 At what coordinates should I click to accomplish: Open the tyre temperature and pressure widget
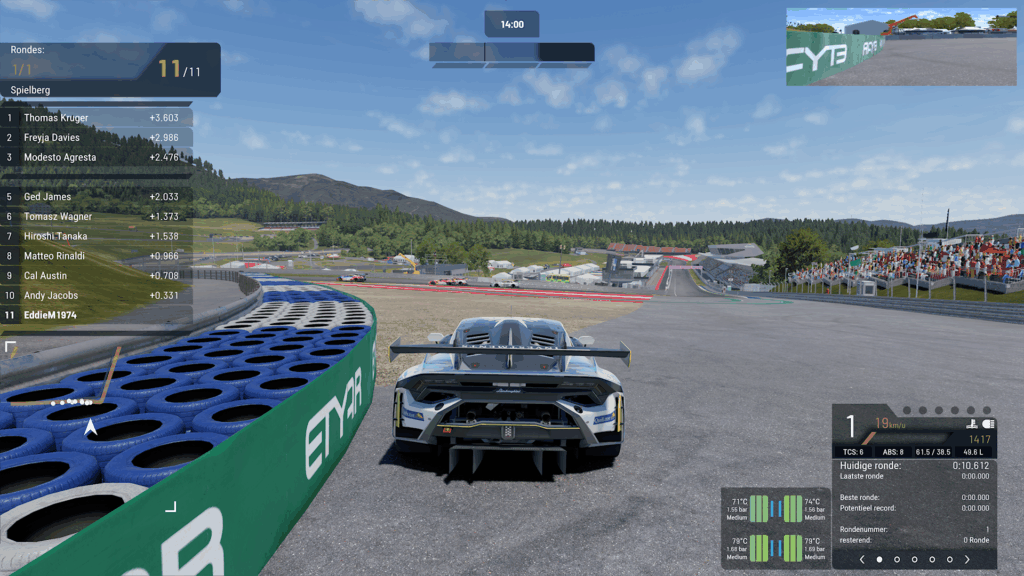[776, 528]
